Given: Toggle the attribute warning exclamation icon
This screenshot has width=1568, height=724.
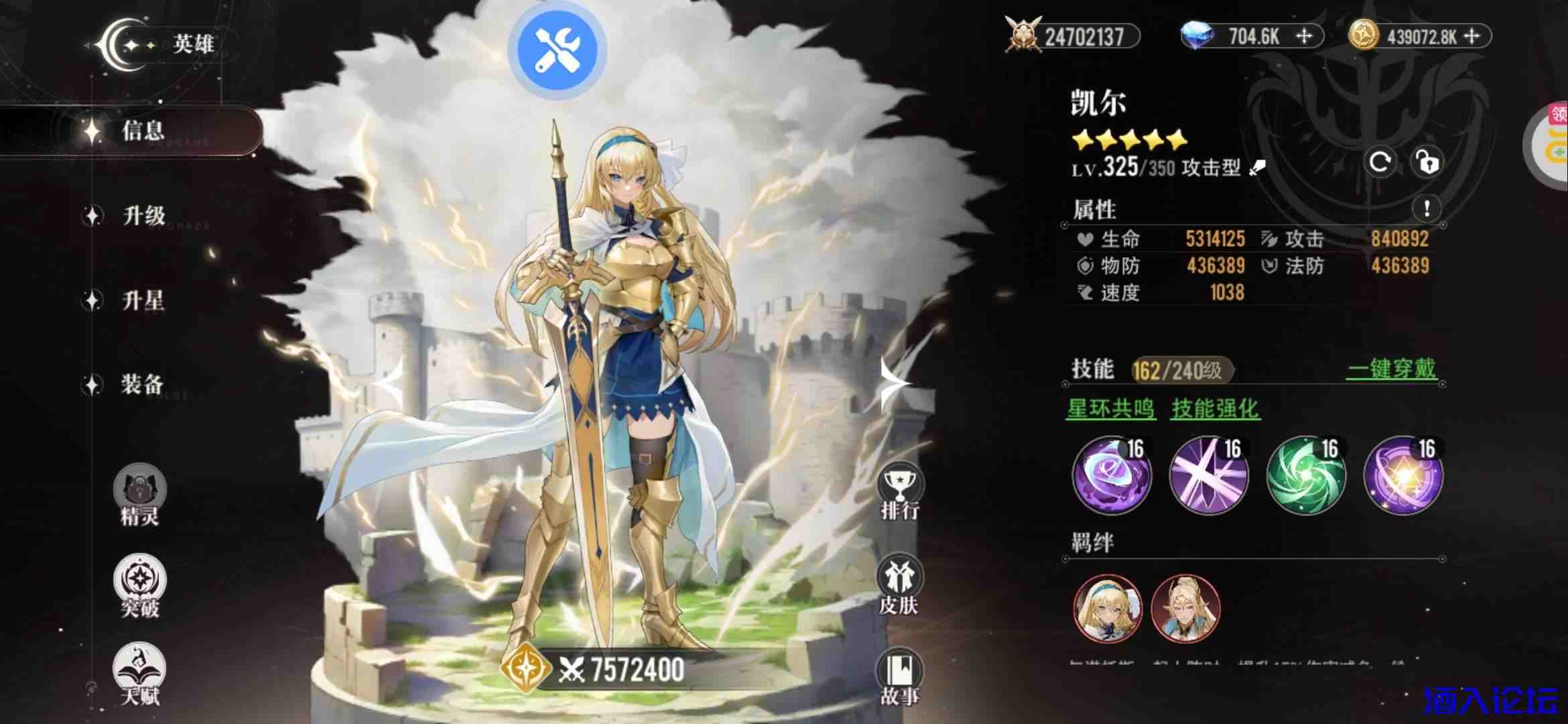Looking at the screenshot, I should 1426,209.
